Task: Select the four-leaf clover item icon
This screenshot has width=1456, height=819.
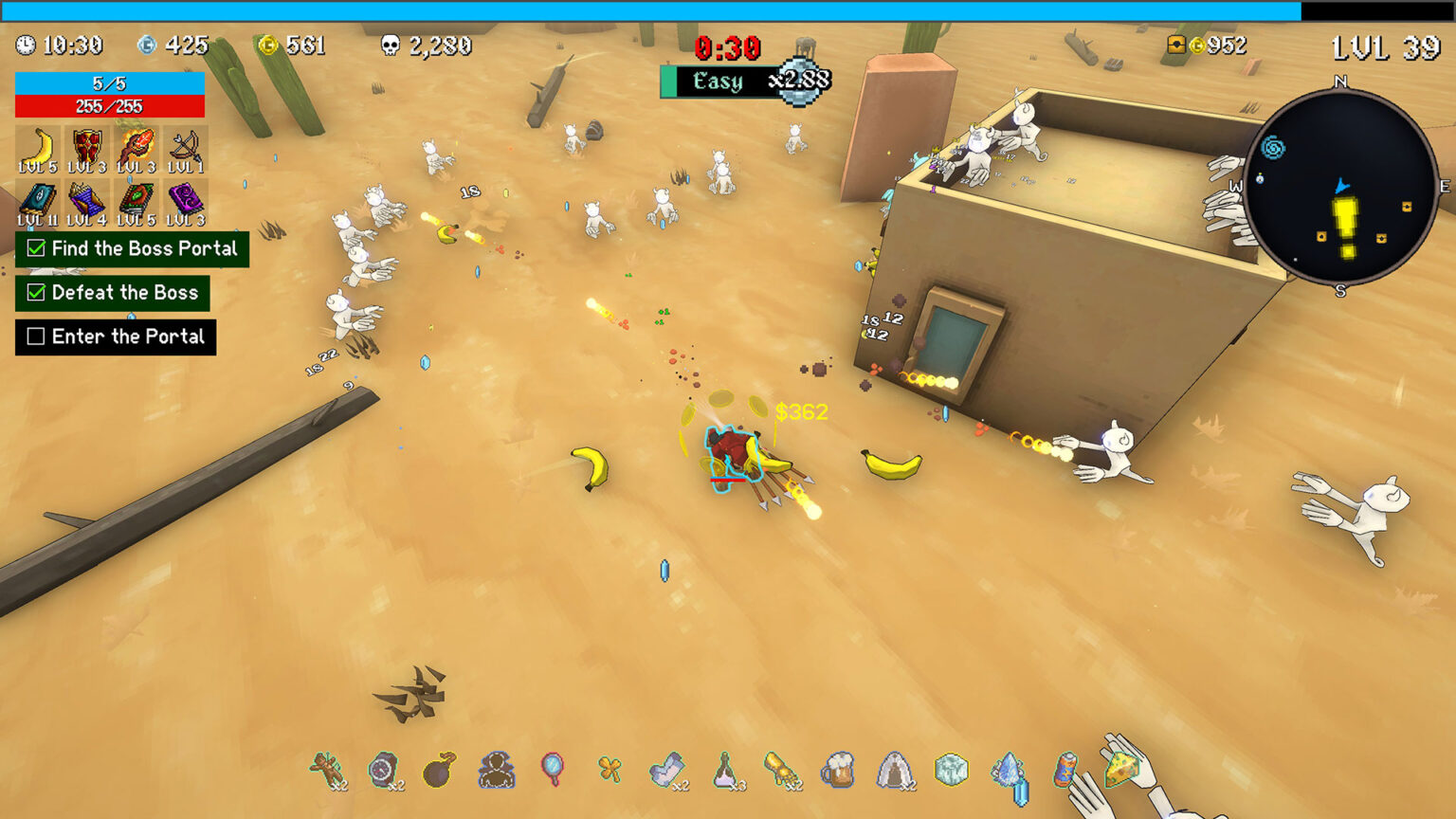Action: pos(610,770)
